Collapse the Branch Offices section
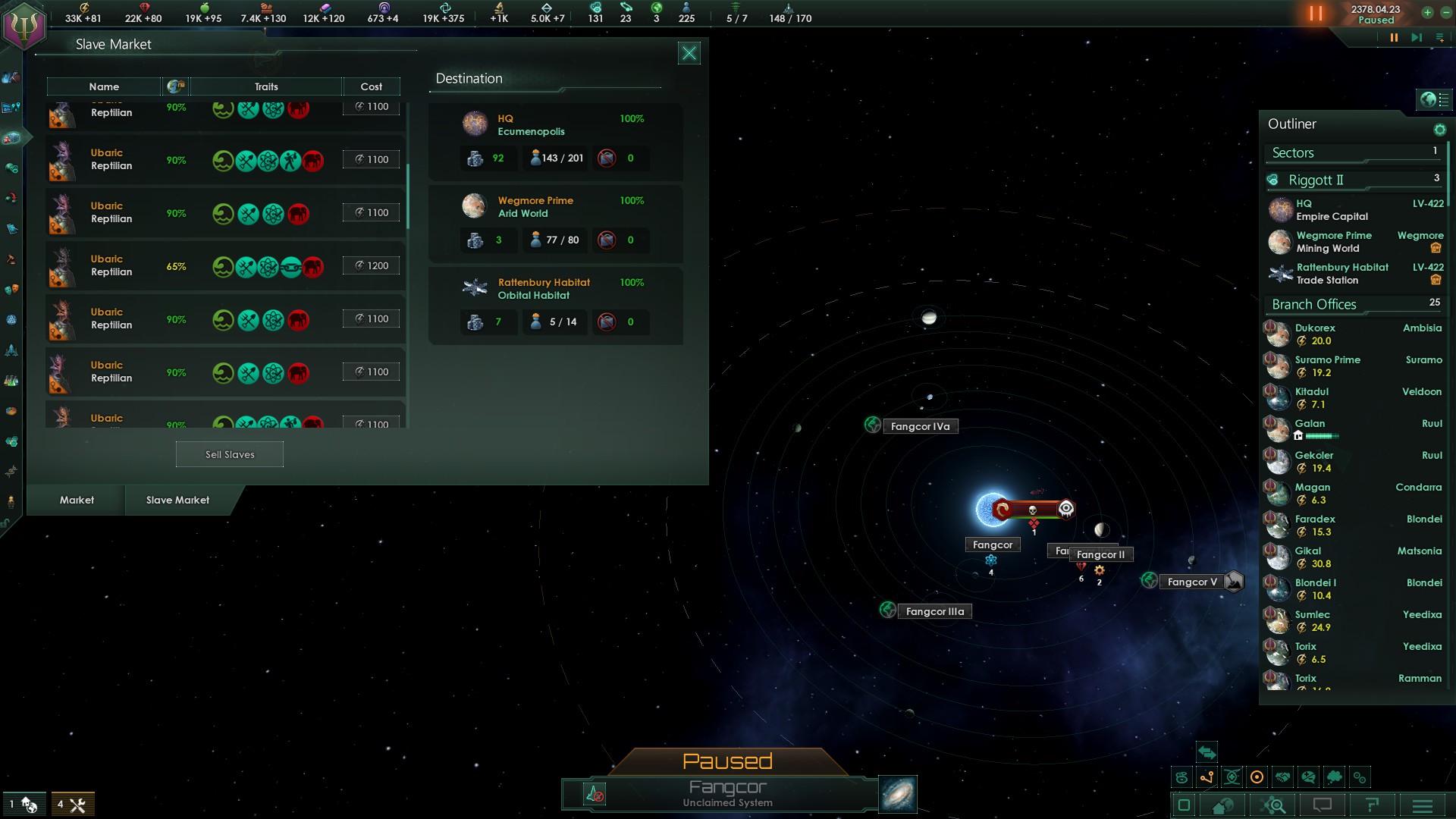Screen dimensions: 1456x819 pyautogui.click(x=1313, y=304)
